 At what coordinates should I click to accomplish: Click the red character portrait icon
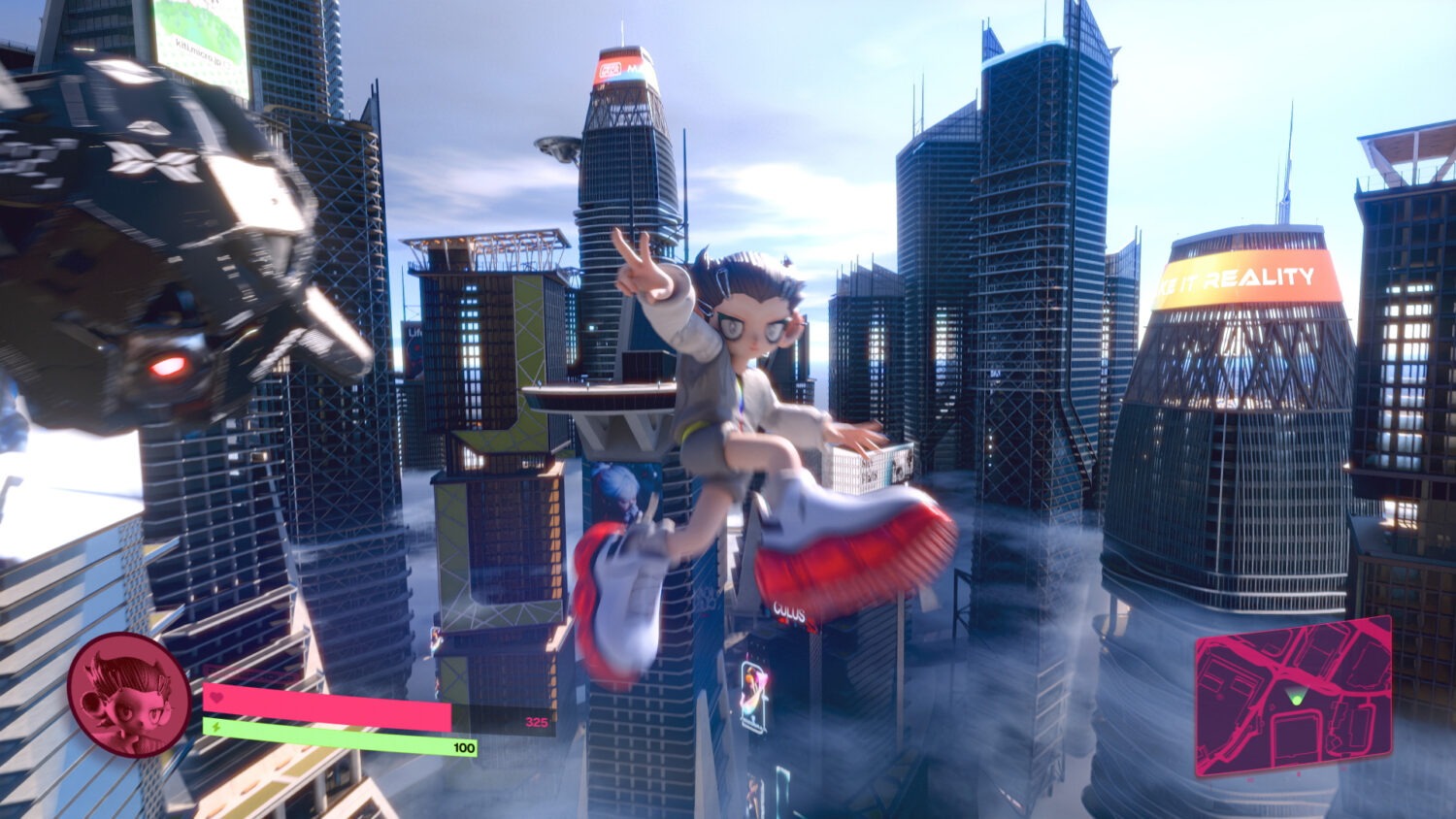click(x=128, y=695)
